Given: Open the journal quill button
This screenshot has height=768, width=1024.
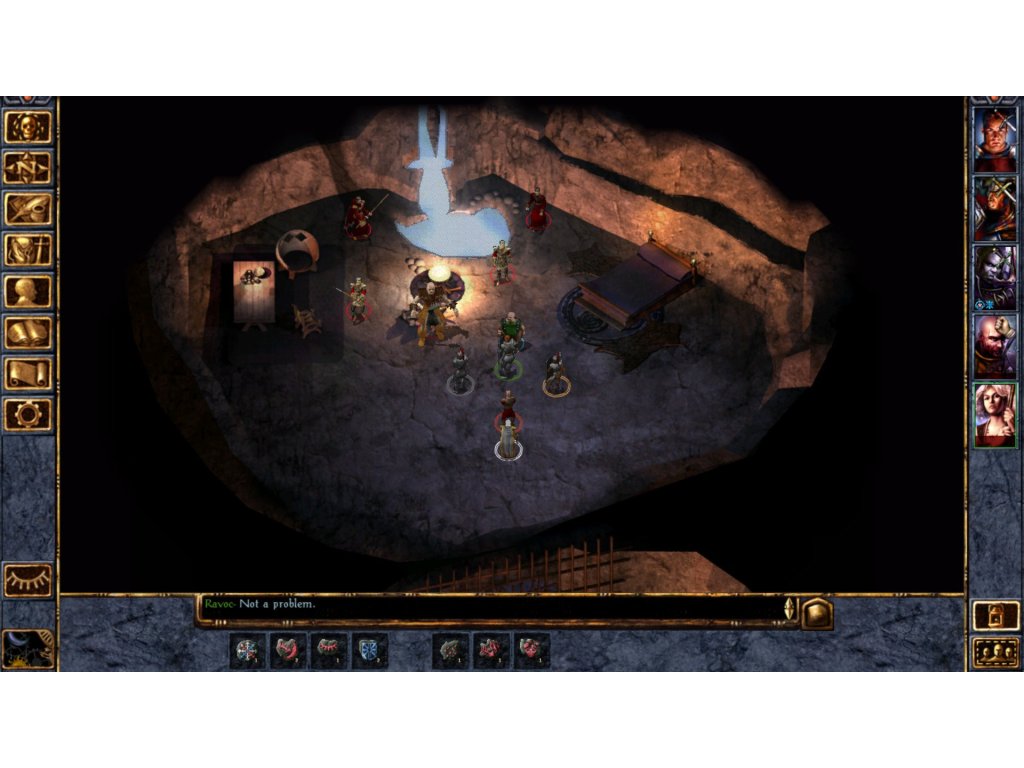Looking at the screenshot, I should point(28,209).
